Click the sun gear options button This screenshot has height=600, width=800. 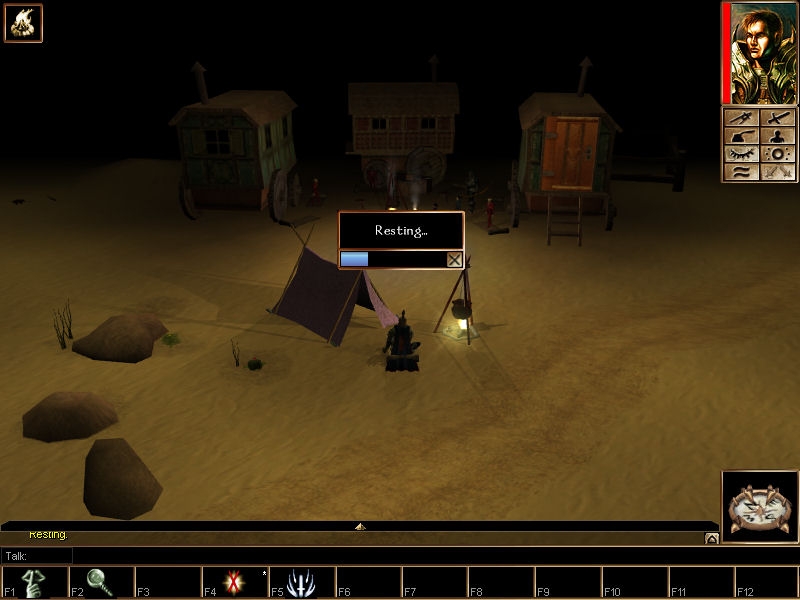click(778, 154)
